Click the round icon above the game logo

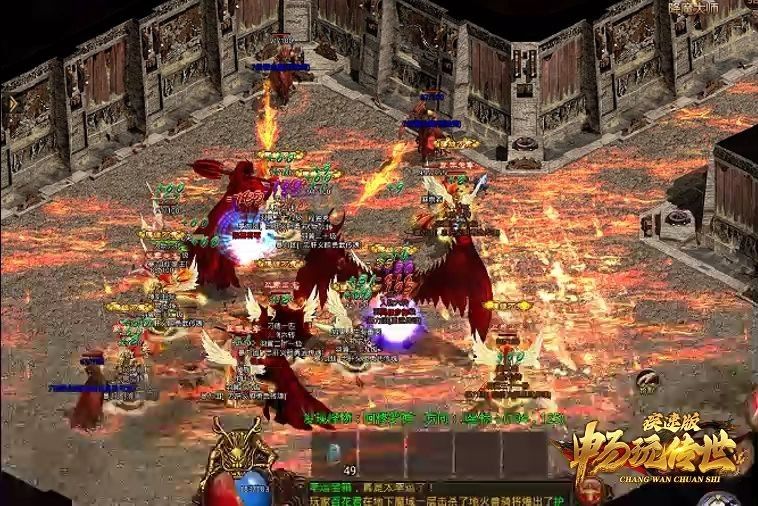[x=646, y=378]
